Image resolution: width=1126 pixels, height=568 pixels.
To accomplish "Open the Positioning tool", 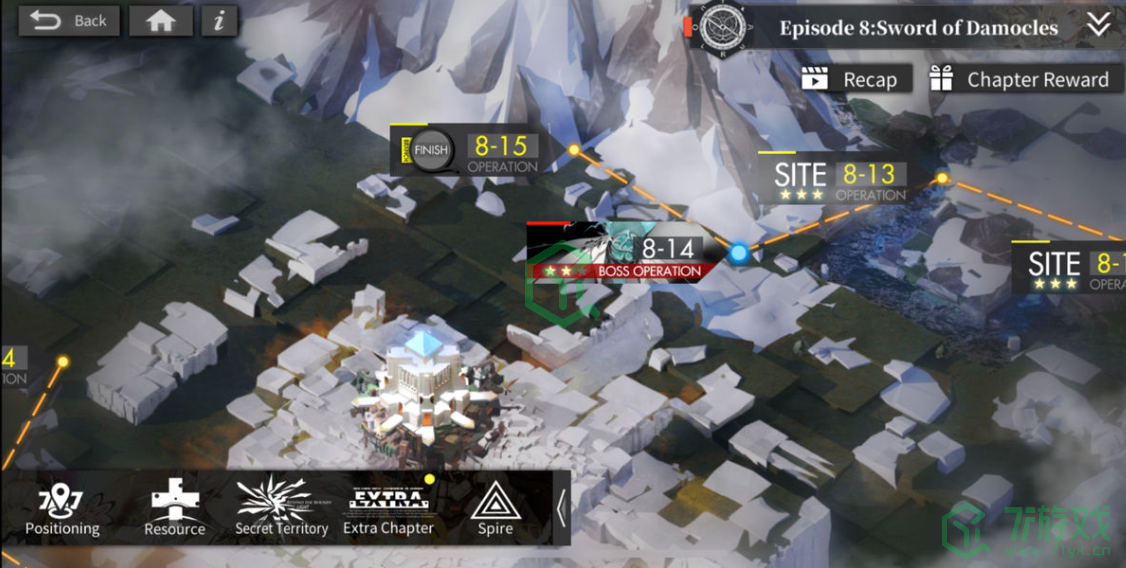I will click(x=62, y=510).
